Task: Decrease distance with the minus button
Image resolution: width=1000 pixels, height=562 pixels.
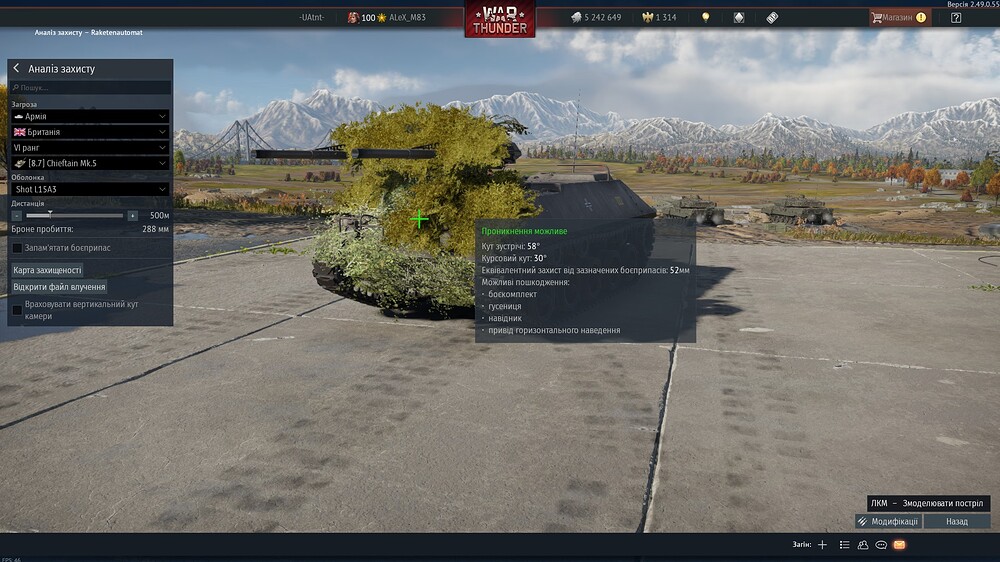Action: click(17, 215)
